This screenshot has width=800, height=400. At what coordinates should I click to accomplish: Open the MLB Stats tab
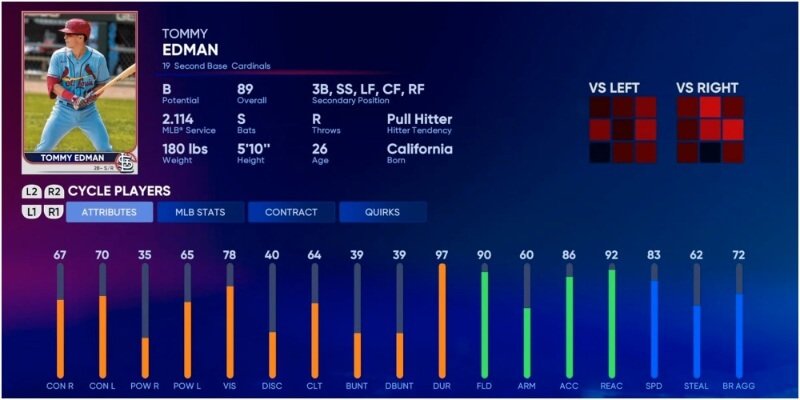[200, 212]
